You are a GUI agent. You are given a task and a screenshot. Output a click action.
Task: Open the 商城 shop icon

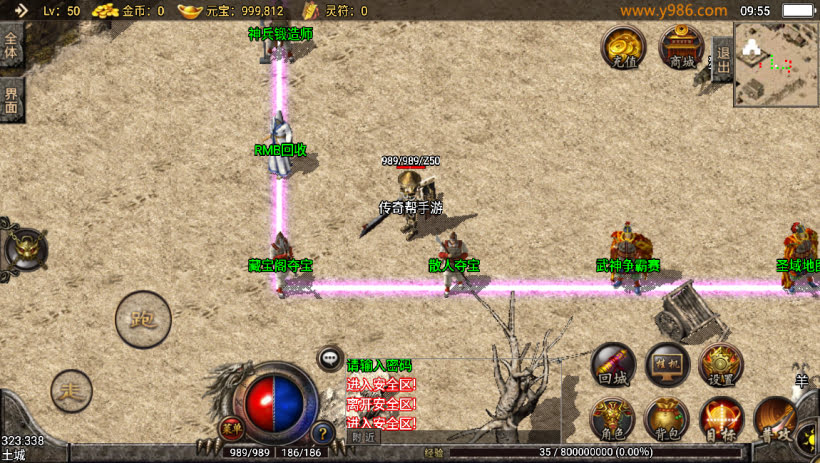(x=682, y=47)
